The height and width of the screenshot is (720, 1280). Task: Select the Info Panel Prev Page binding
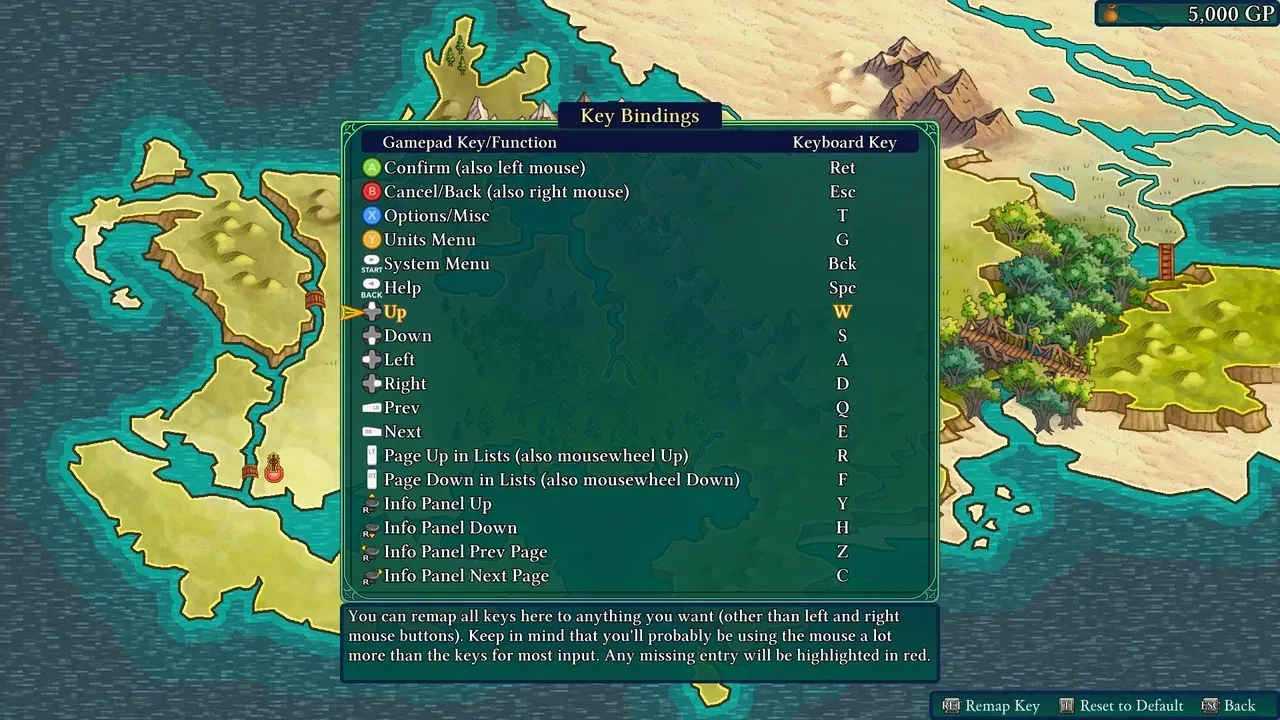(465, 552)
